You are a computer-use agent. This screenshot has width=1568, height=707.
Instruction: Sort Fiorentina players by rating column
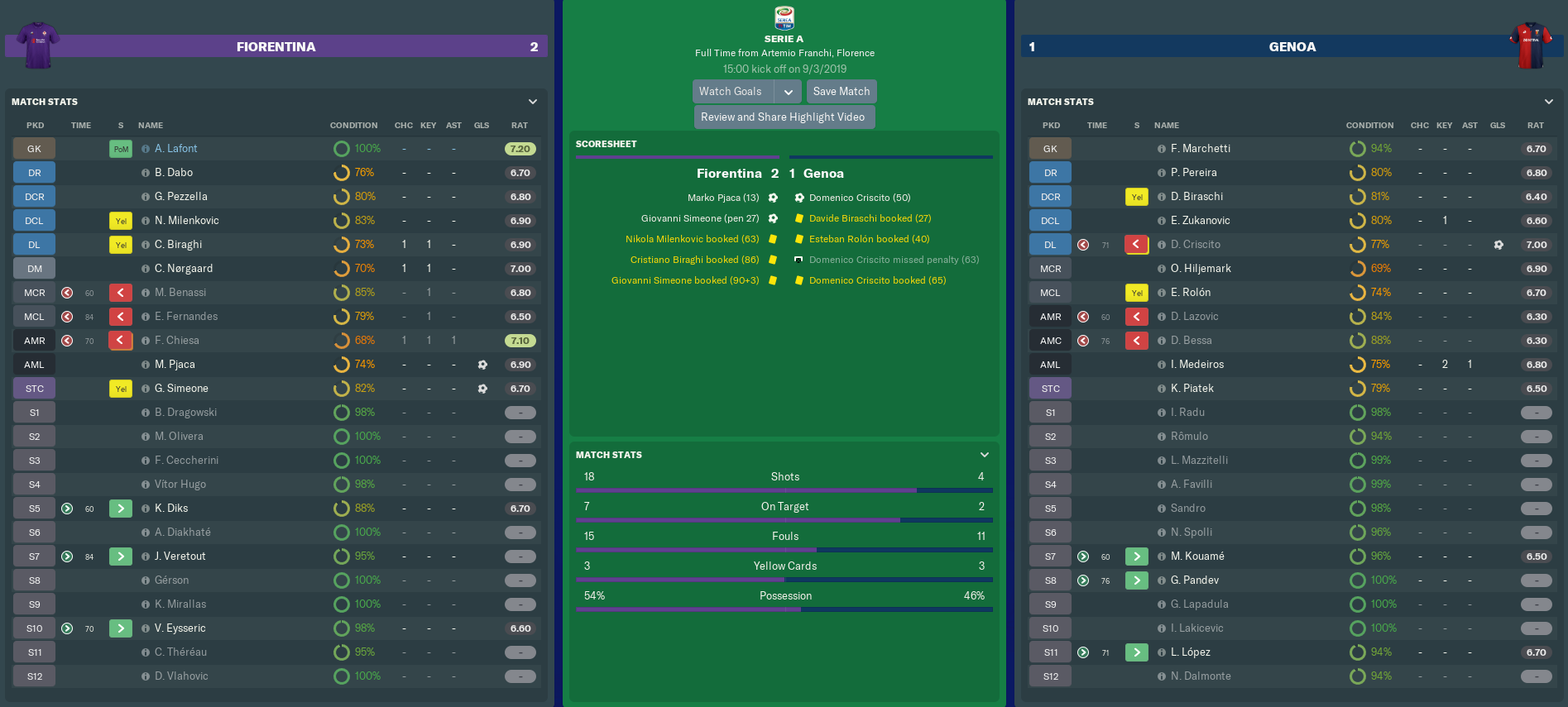519,126
